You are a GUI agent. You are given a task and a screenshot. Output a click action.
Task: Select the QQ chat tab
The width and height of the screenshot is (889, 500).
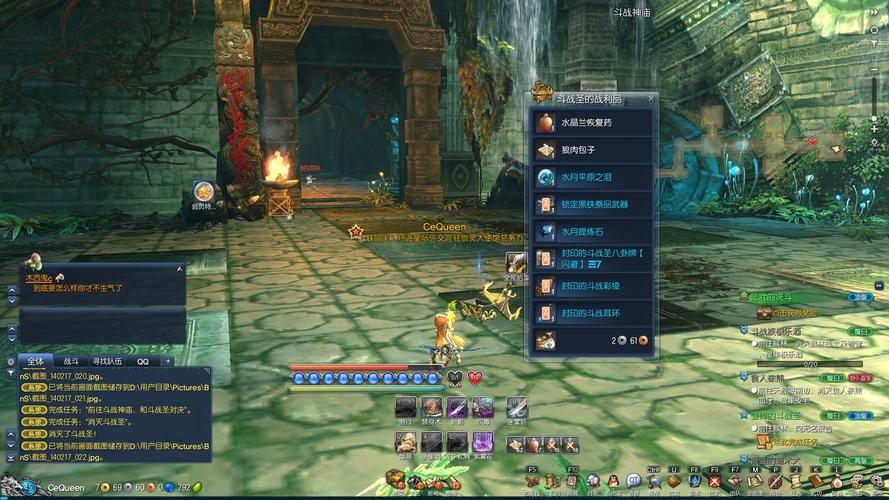coord(143,361)
